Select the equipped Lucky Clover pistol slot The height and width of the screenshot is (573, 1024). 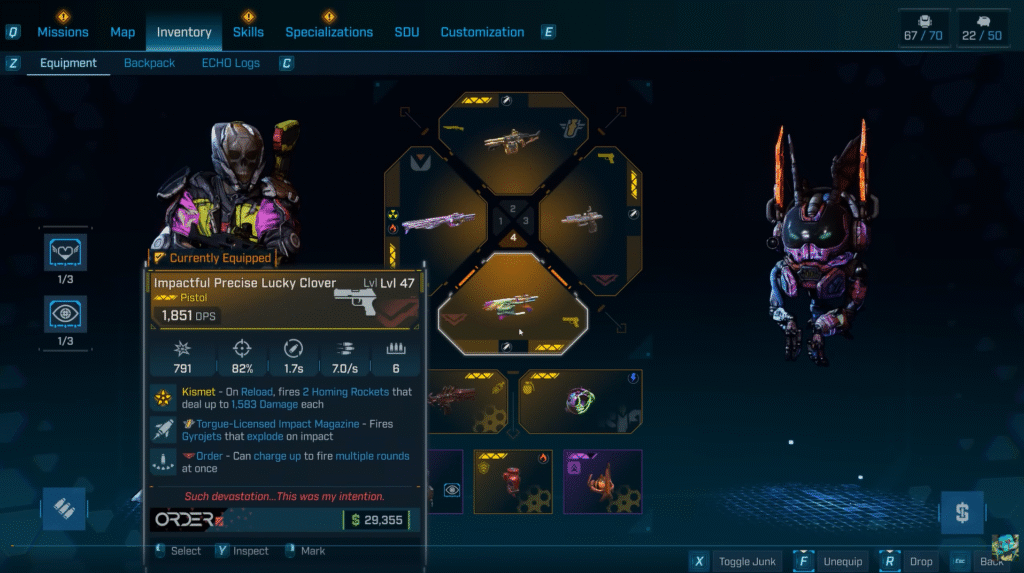[x=512, y=302]
